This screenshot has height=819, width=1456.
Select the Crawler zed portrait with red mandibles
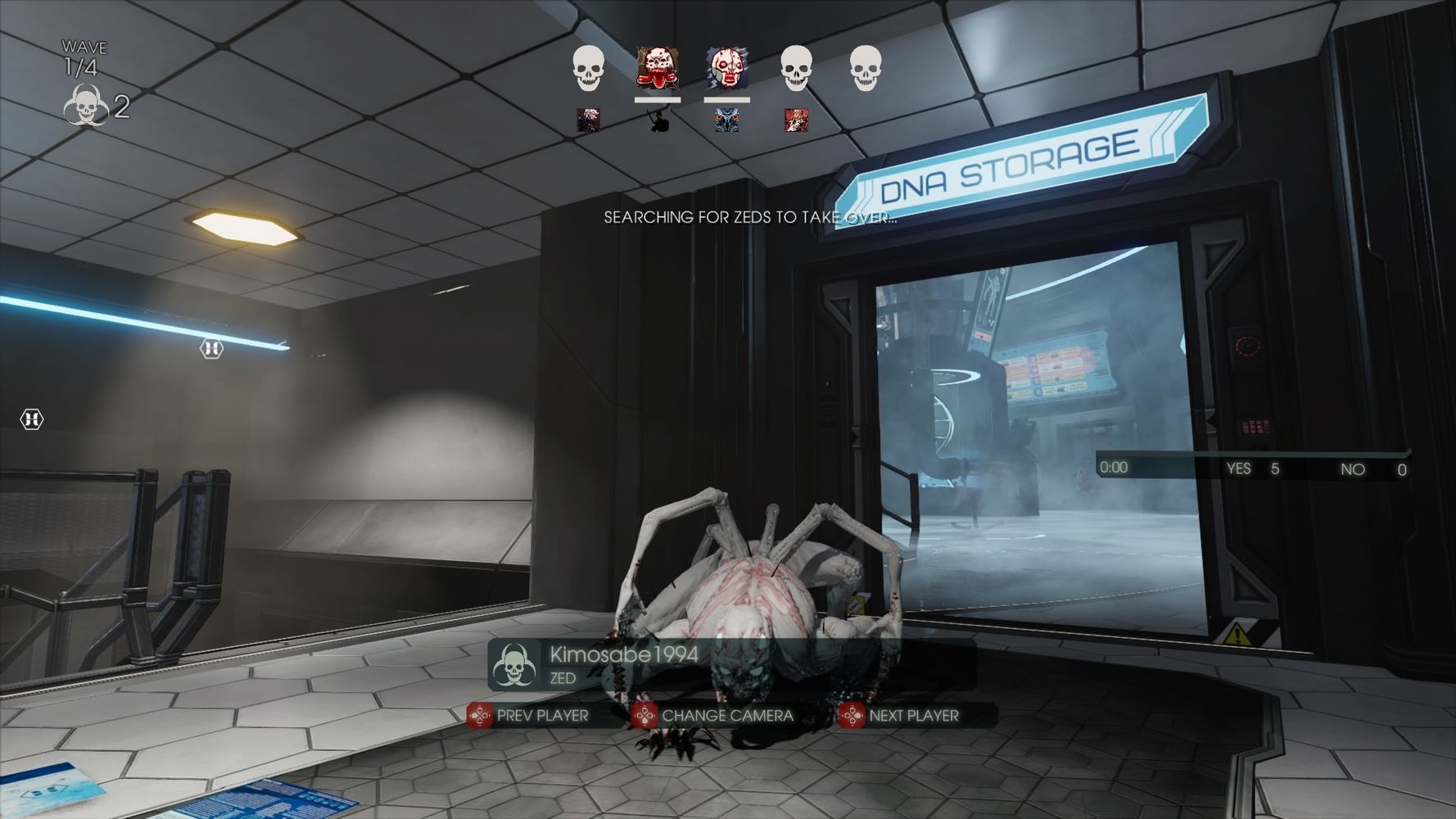[657, 68]
